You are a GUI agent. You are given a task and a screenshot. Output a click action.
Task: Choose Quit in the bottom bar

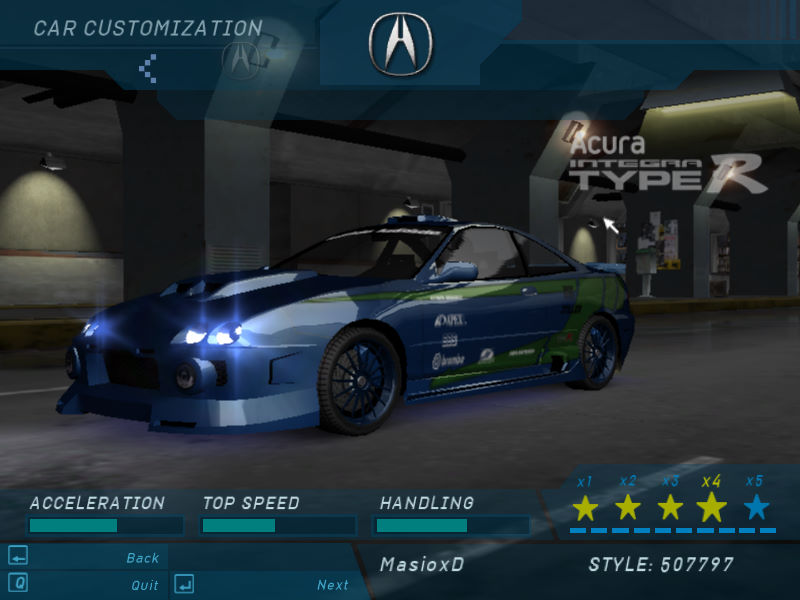click(x=145, y=585)
